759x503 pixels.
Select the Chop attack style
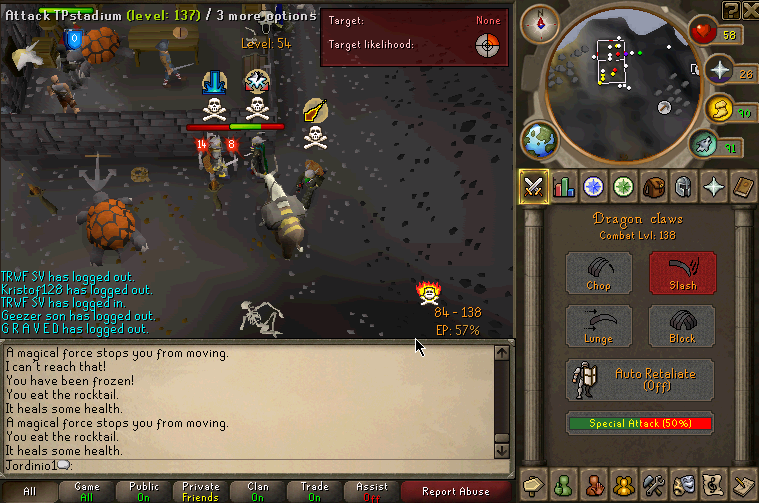click(599, 273)
